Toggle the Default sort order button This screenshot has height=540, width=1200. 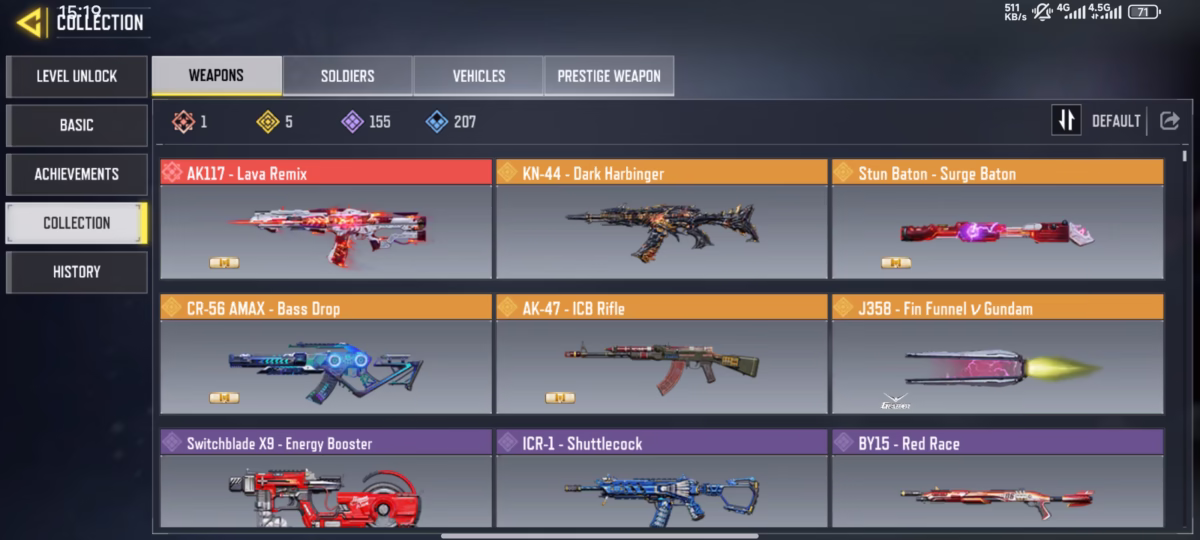1066,121
